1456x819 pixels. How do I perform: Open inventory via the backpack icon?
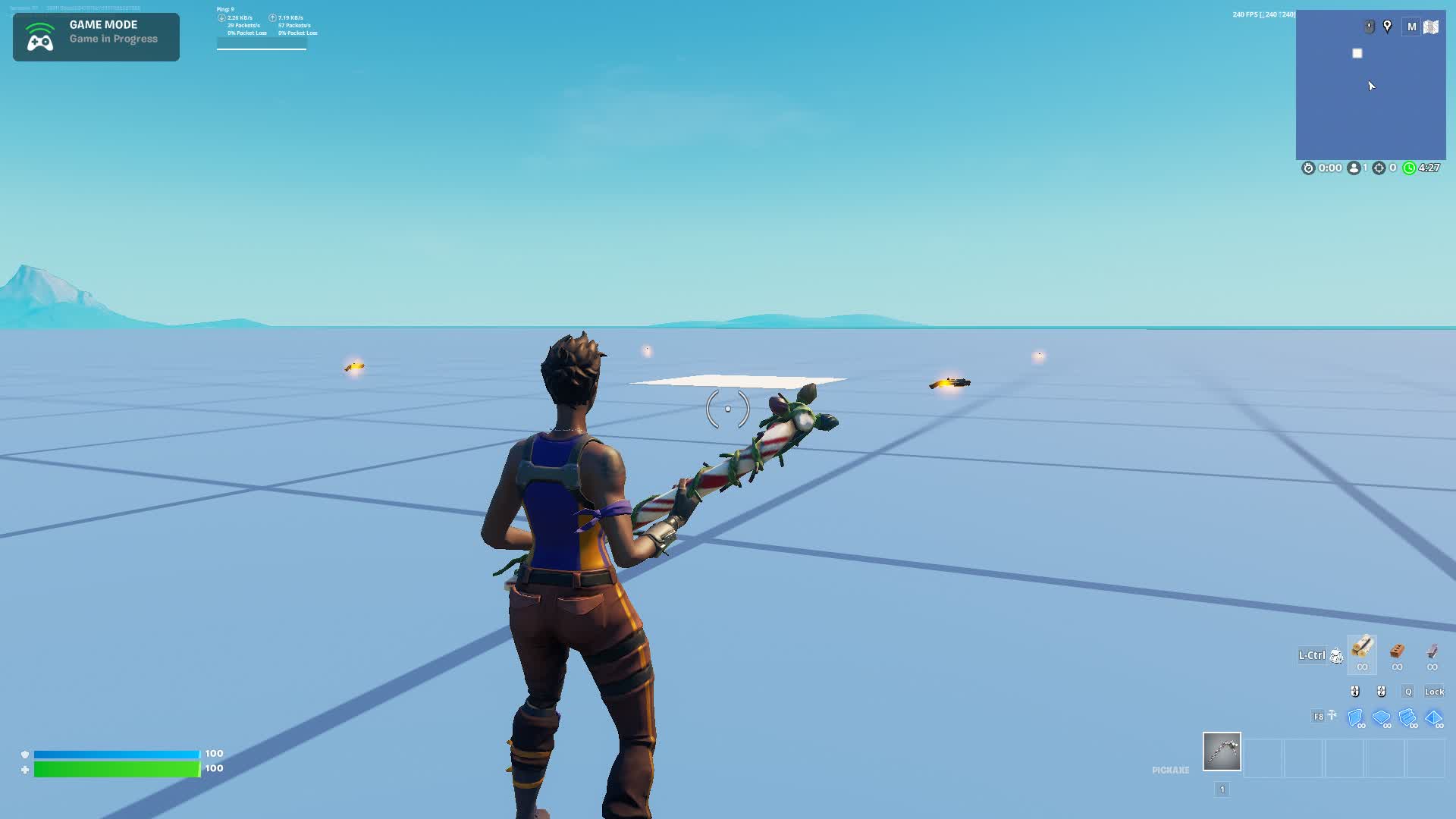tap(1336, 656)
